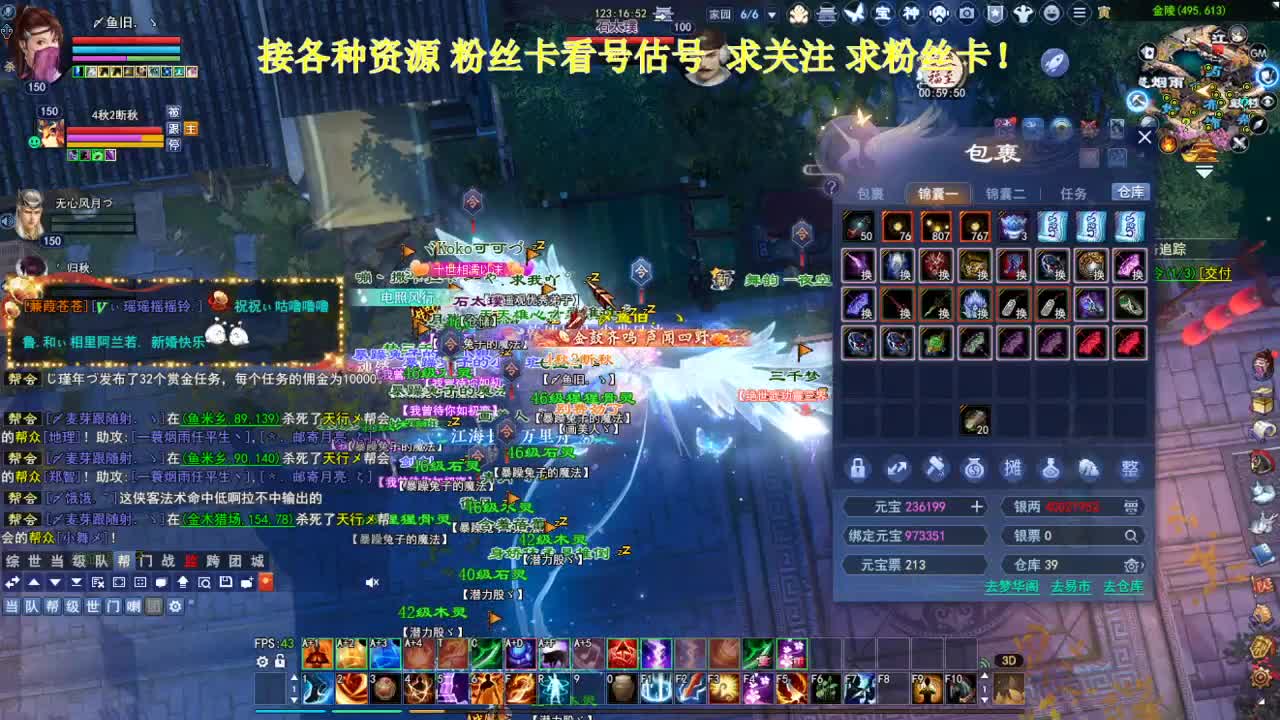This screenshot has width=1280, height=720.
Task: Click the lock icon in the bag toolbar
Action: pos(858,468)
